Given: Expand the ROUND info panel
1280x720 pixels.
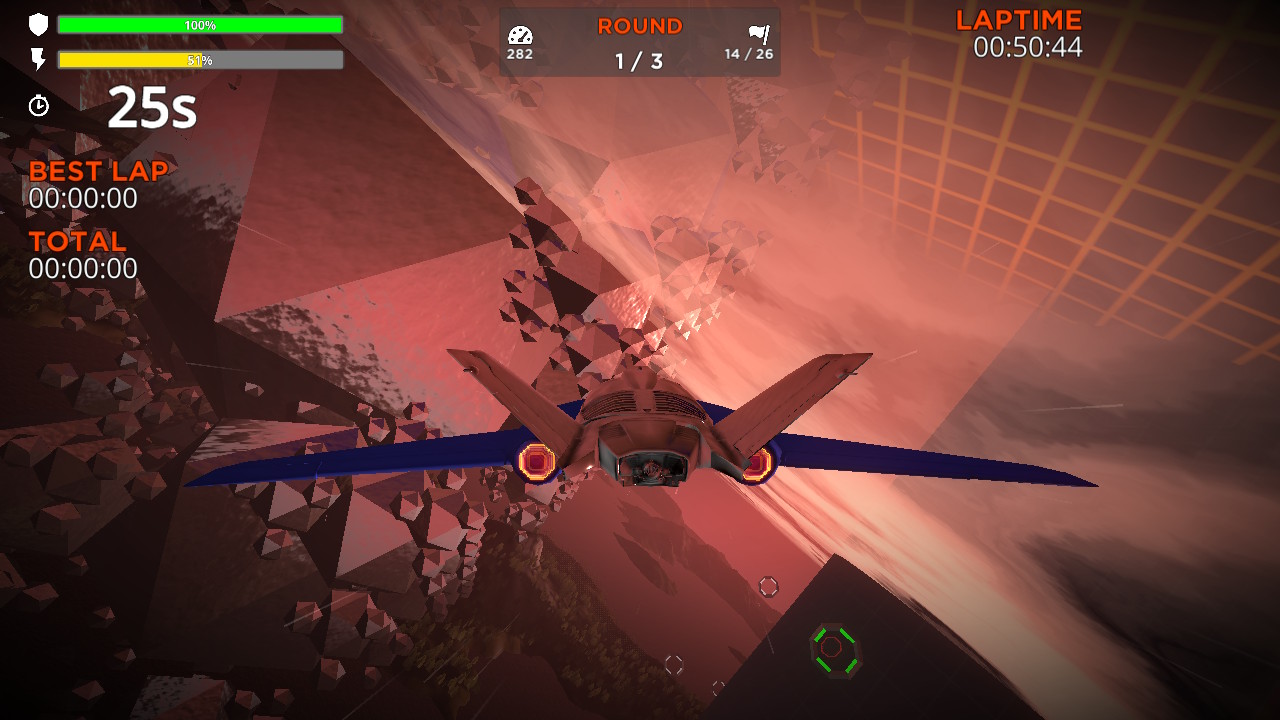Looking at the screenshot, I should click(640, 42).
